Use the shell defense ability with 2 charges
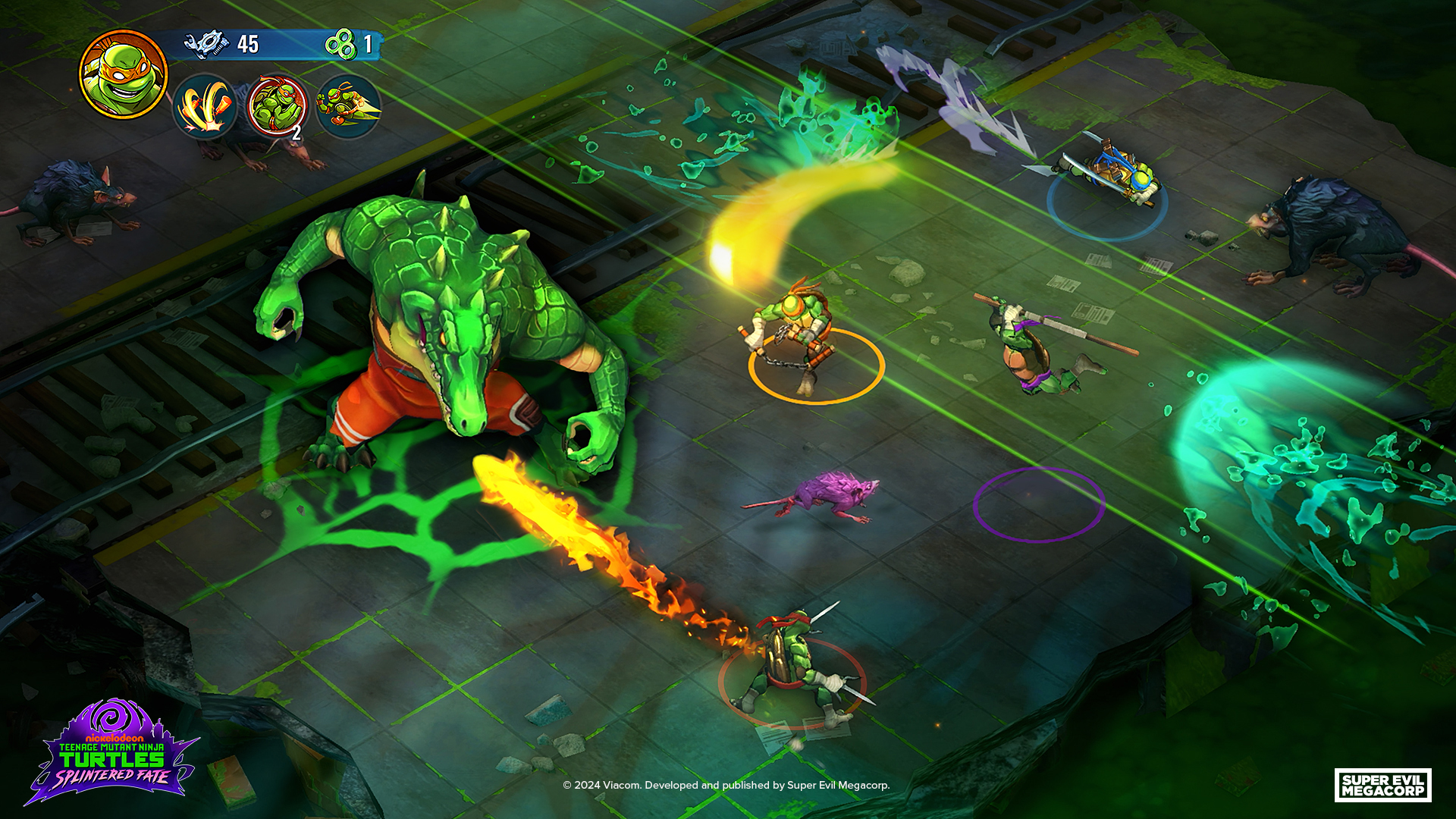1456x819 pixels. point(276,107)
